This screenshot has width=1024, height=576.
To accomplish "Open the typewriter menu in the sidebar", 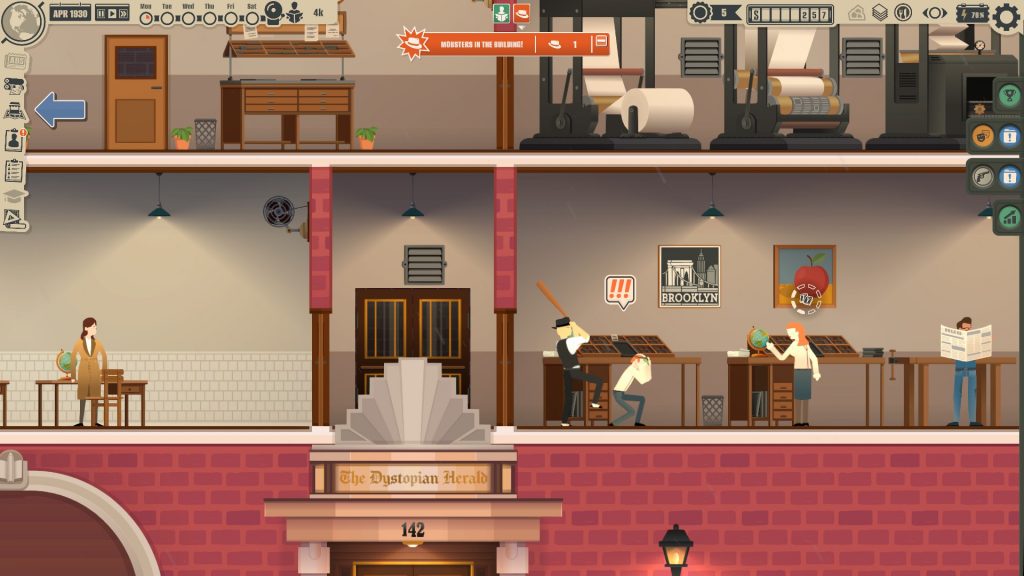I will (15, 110).
